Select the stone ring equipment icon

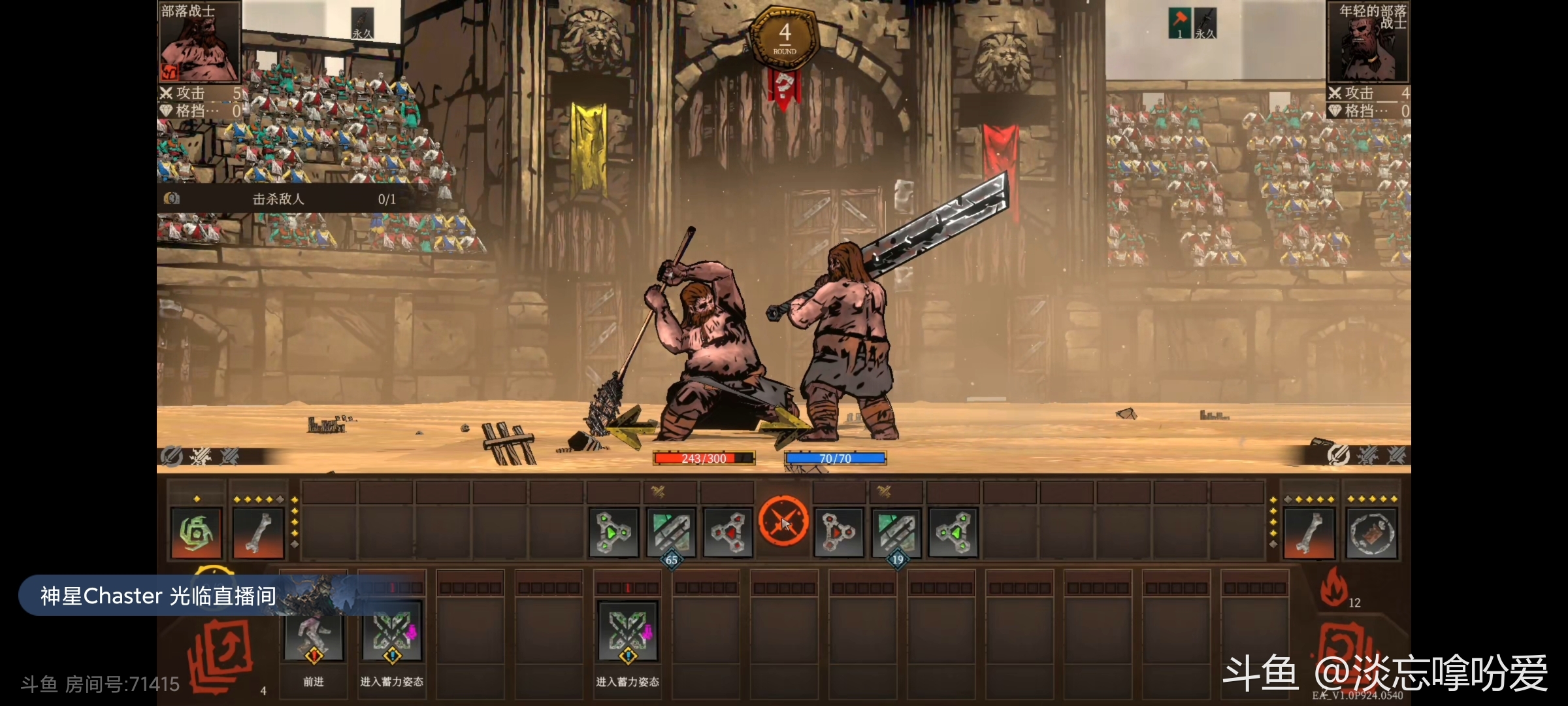coord(1372,533)
